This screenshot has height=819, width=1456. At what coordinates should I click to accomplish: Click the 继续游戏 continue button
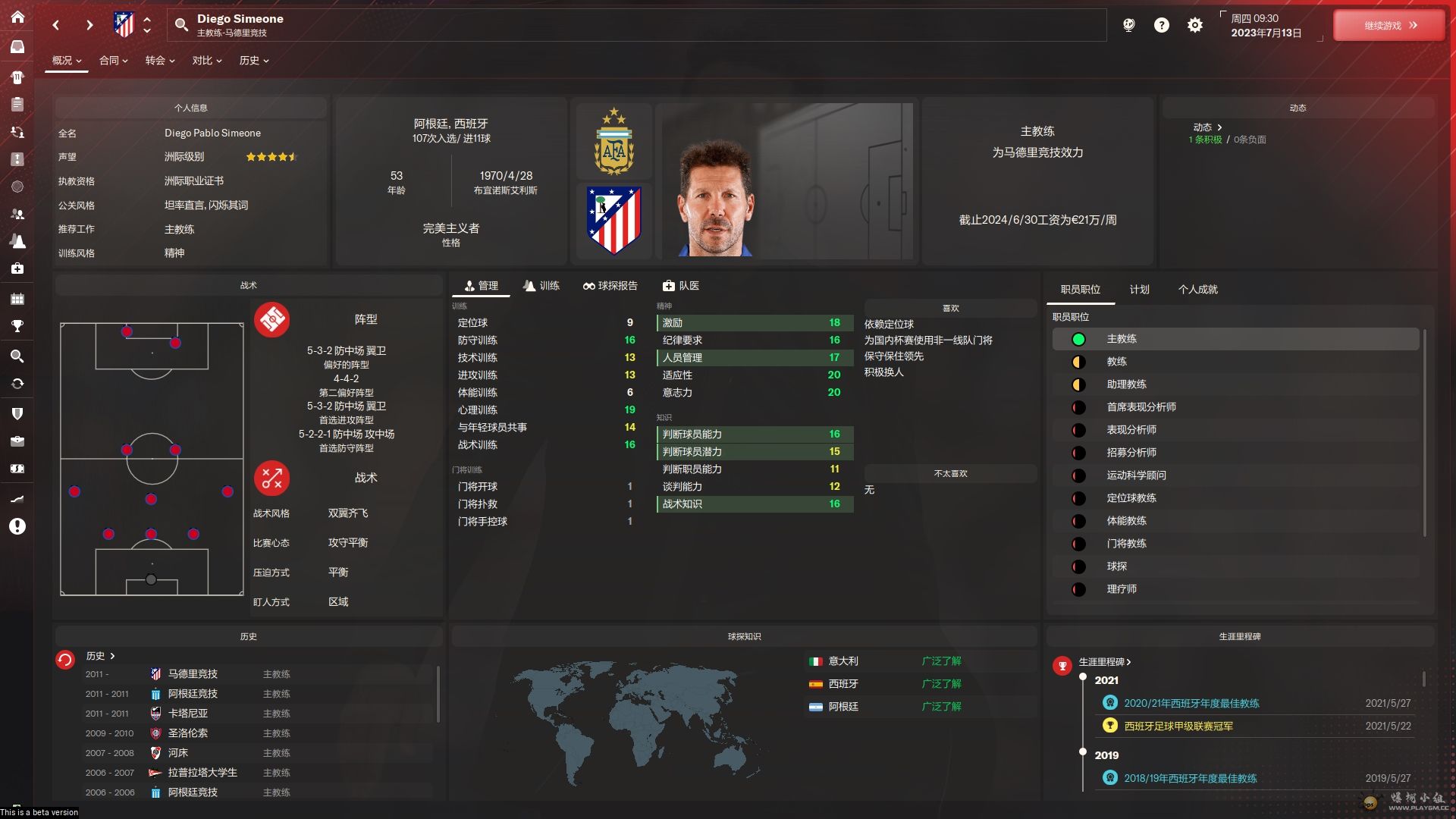(x=1389, y=26)
